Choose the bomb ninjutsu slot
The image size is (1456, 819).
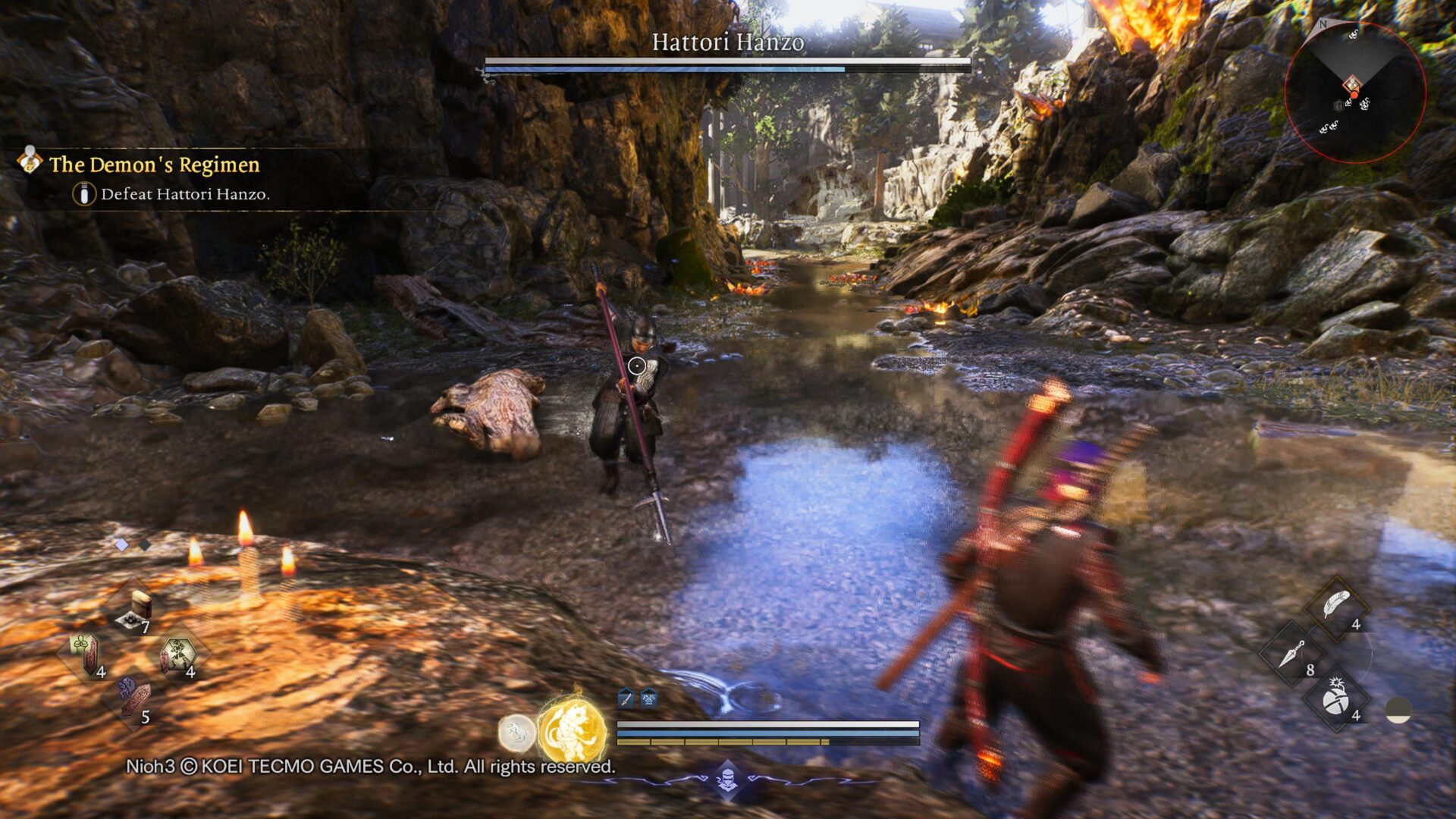click(x=1336, y=699)
